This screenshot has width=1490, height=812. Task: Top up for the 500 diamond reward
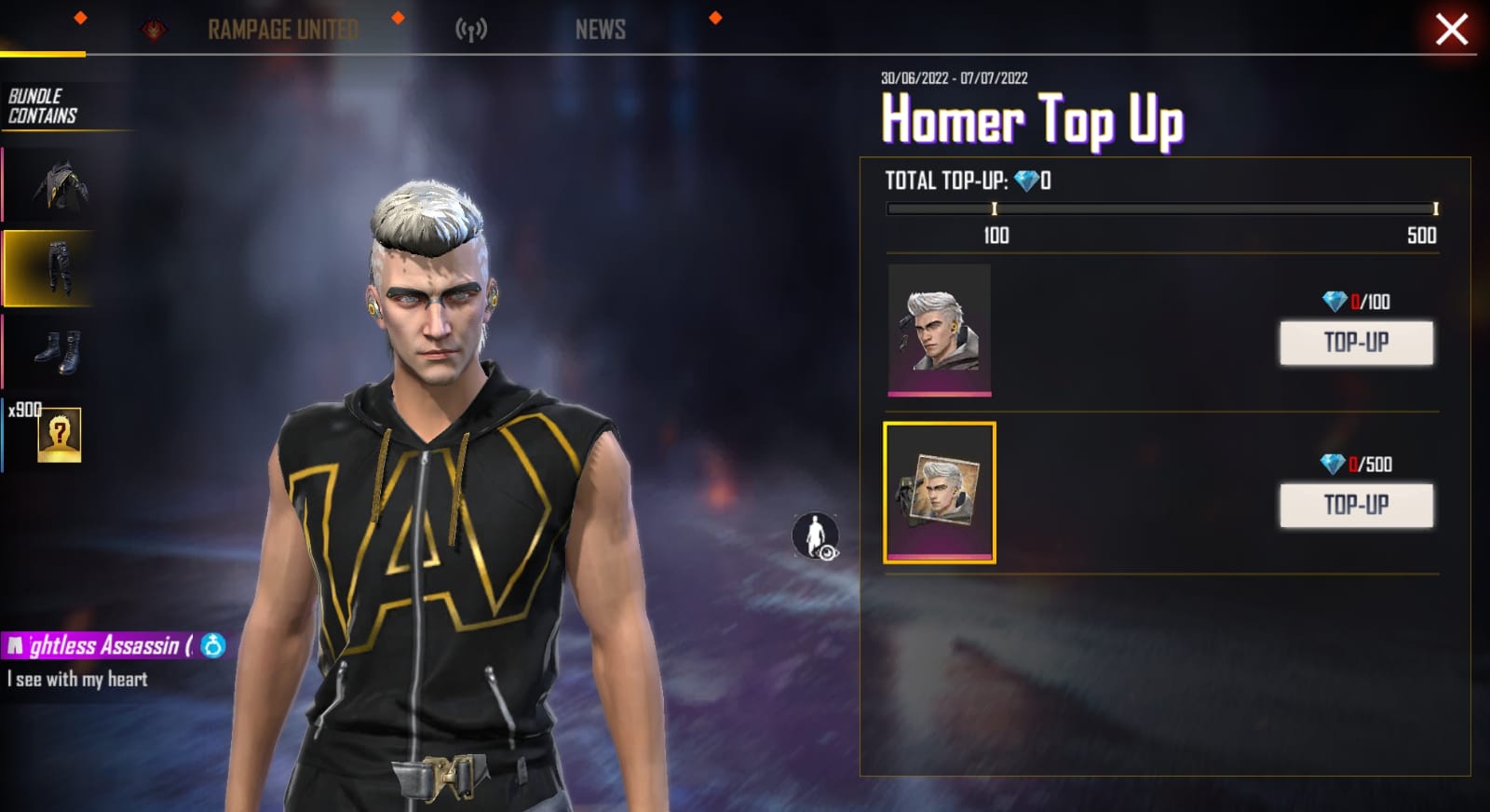(x=1356, y=506)
